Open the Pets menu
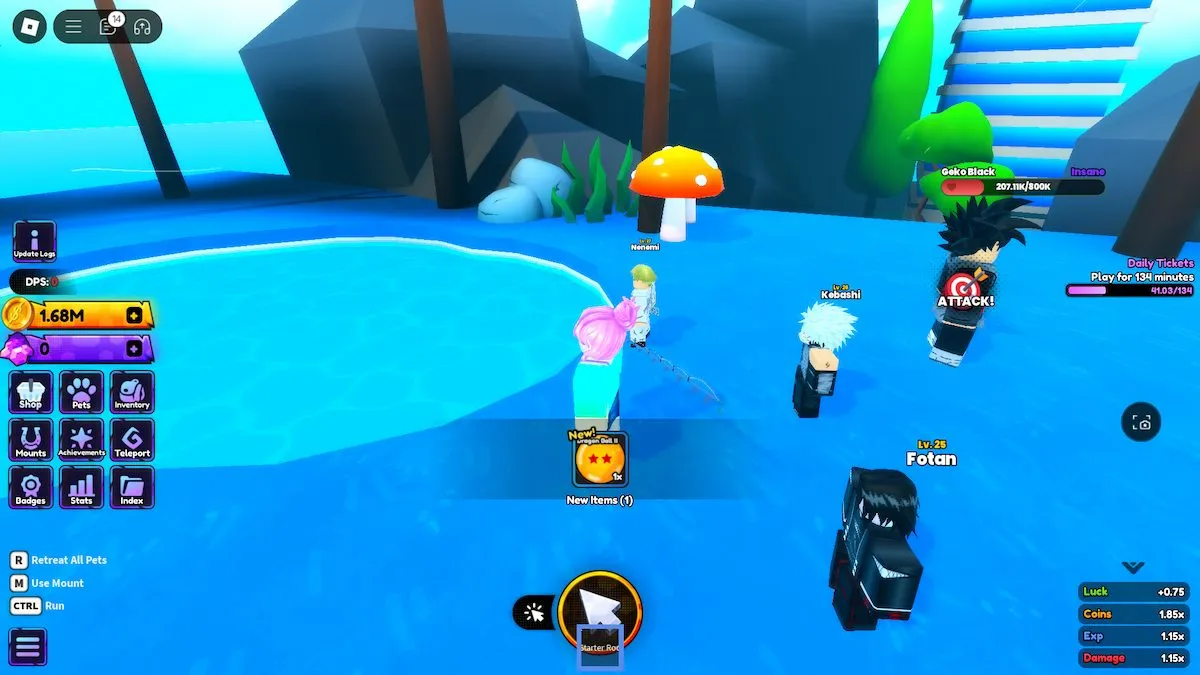The width and height of the screenshot is (1200, 675). 81,392
